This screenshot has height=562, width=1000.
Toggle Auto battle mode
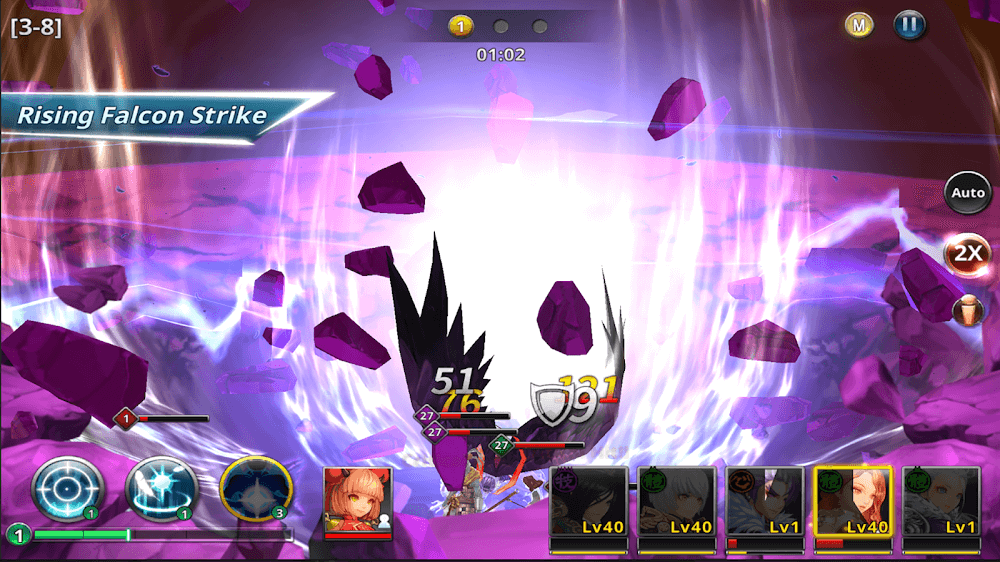[x=967, y=192]
